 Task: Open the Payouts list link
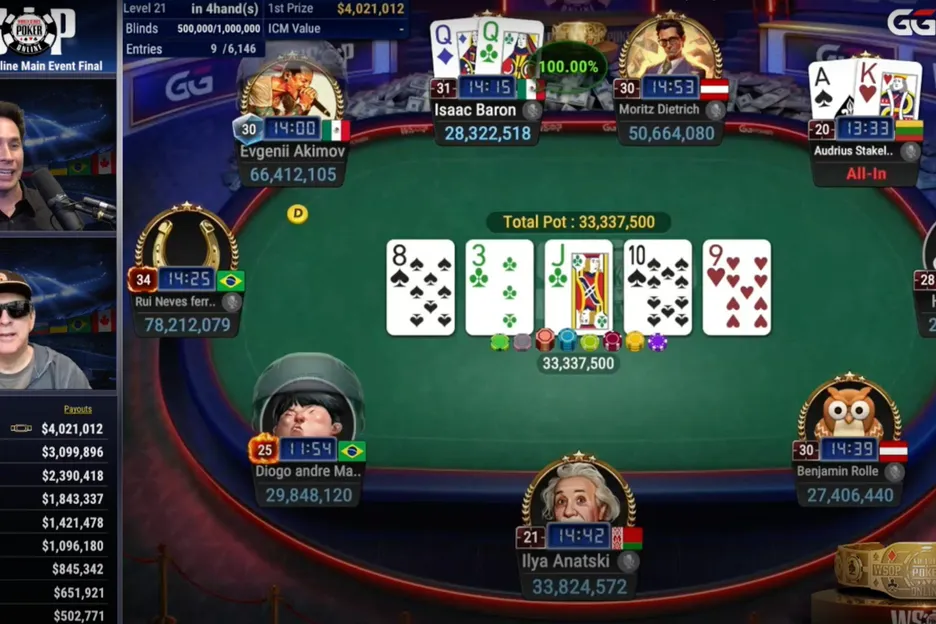(78, 409)
